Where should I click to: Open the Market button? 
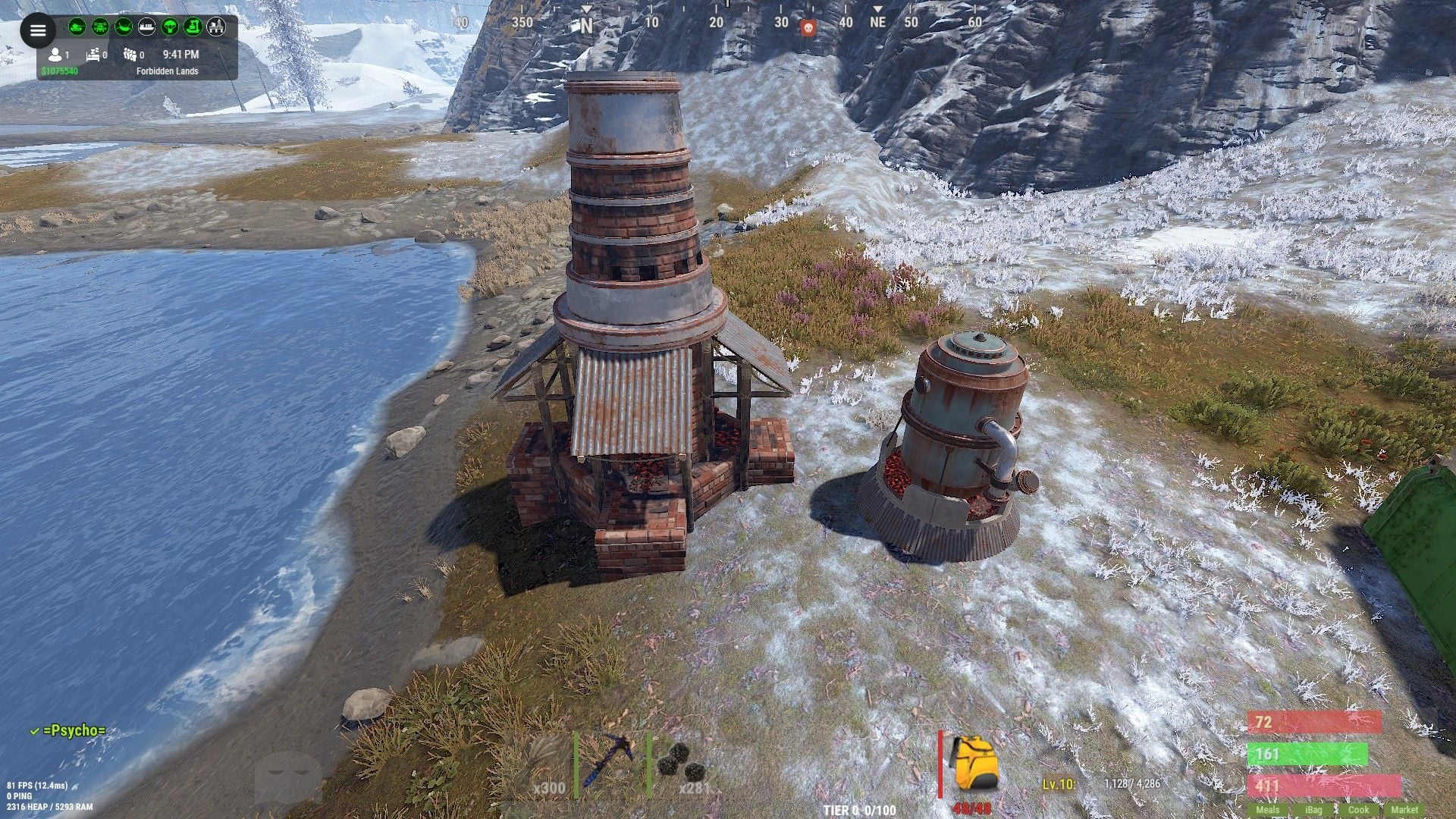tap(1404, 810)
